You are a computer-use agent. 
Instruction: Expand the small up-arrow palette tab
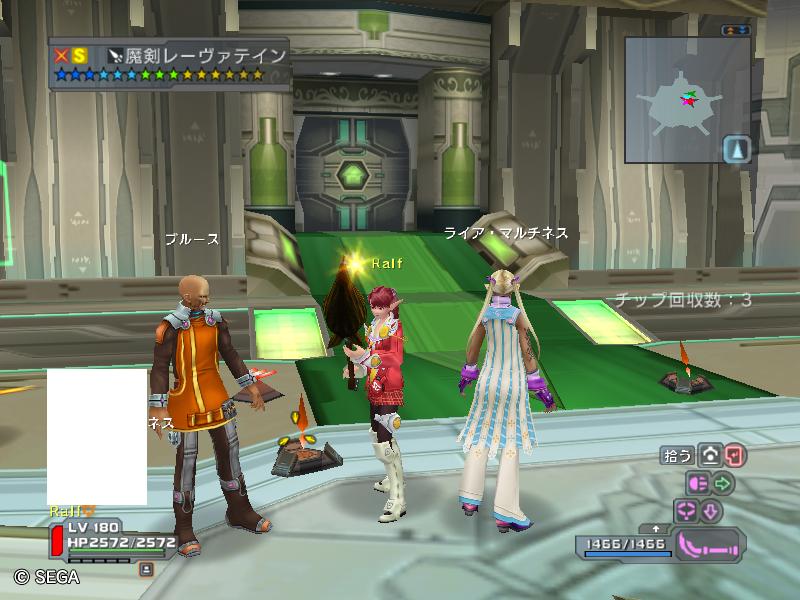(656, 527)
